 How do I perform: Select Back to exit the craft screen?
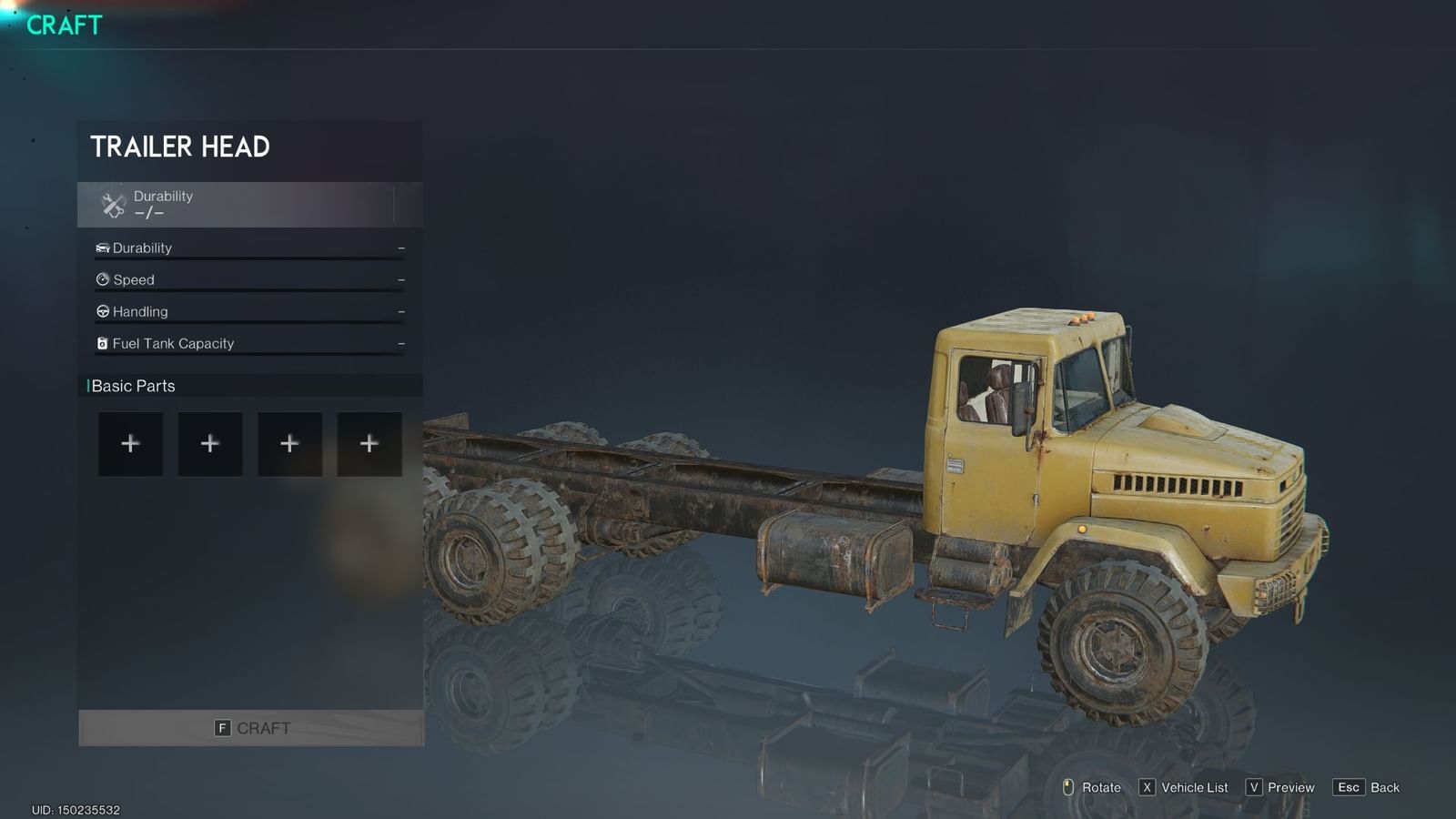[1384, 787]
